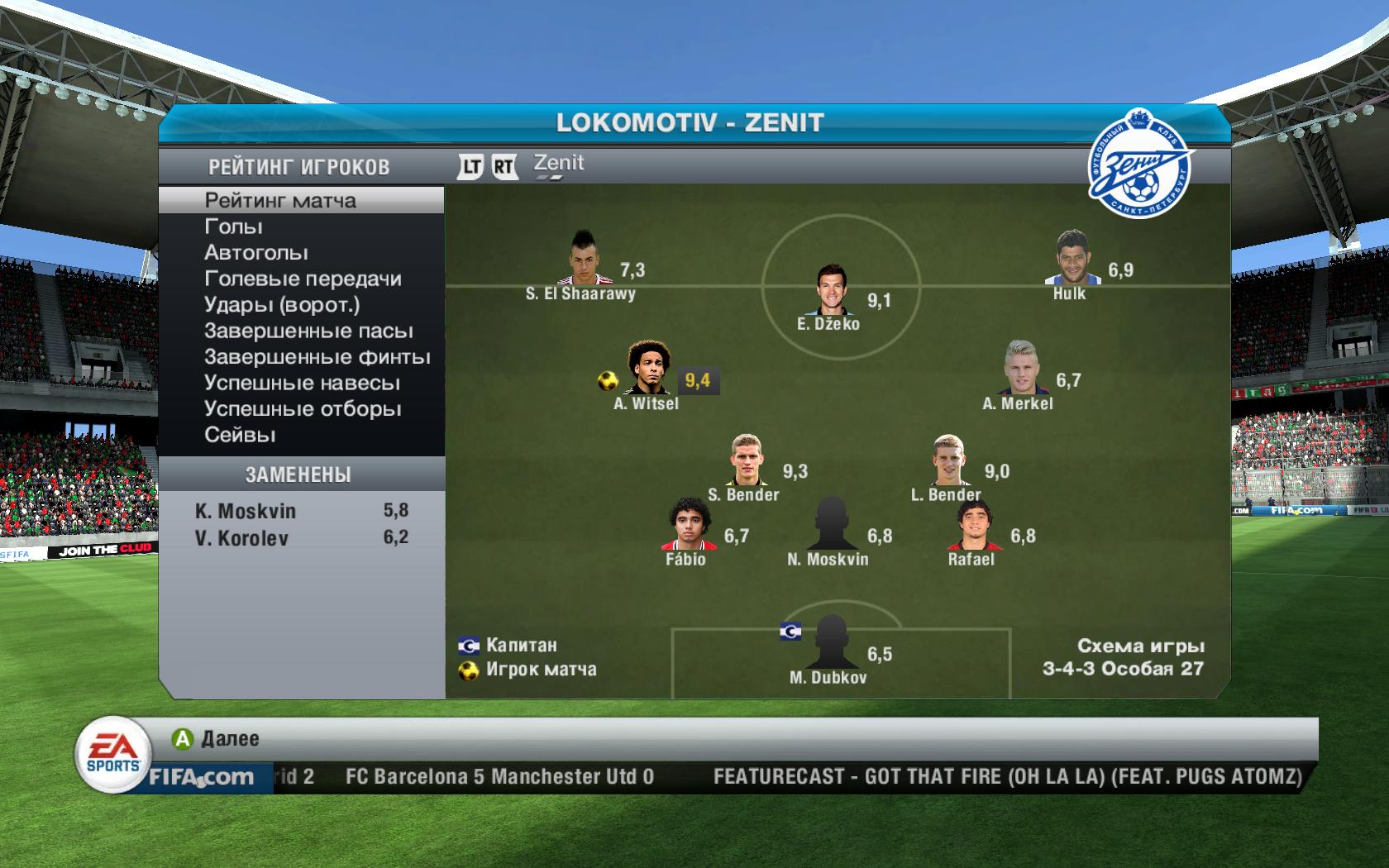Show Голевые передачи statistics
Screen dimensions: 1389x868
(303, 279)
